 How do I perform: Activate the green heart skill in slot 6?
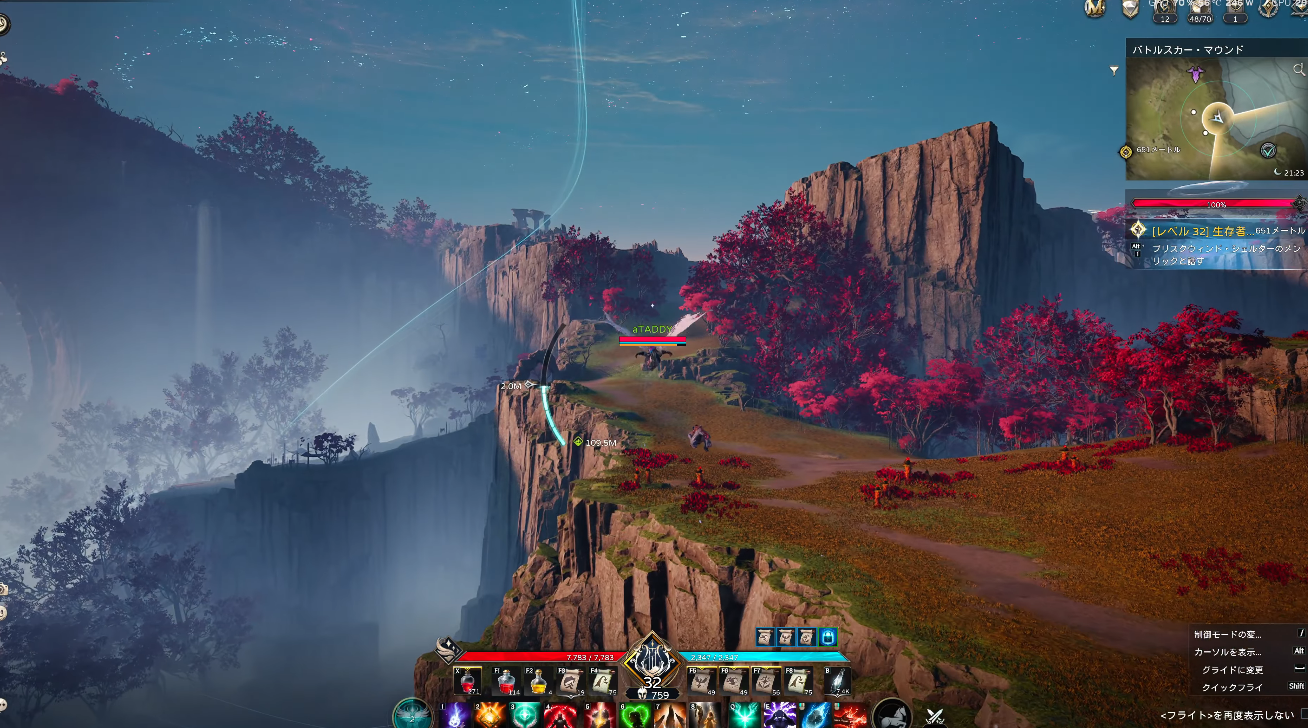click(x=636, y=715)
